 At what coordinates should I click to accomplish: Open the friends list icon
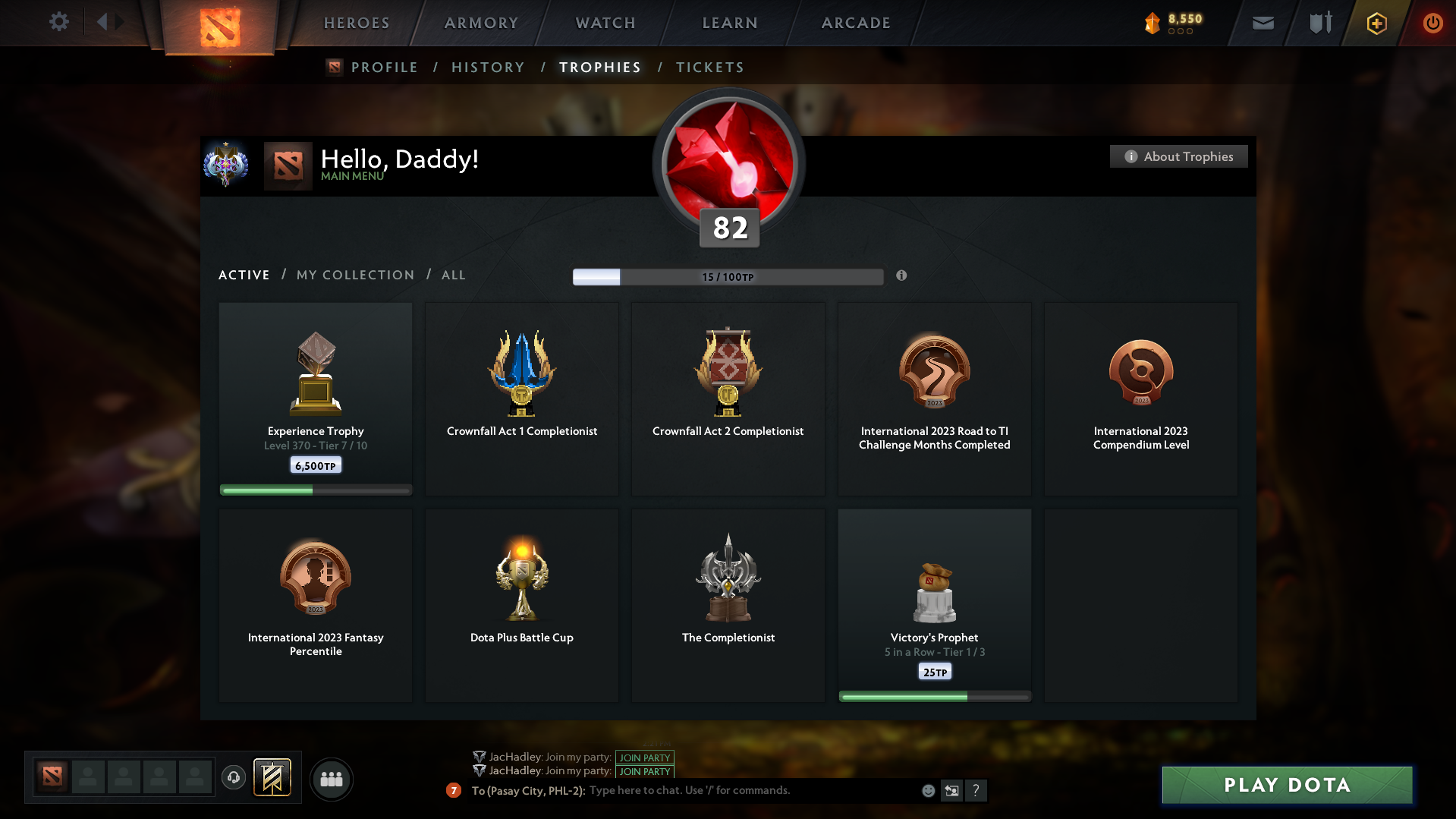331,779
